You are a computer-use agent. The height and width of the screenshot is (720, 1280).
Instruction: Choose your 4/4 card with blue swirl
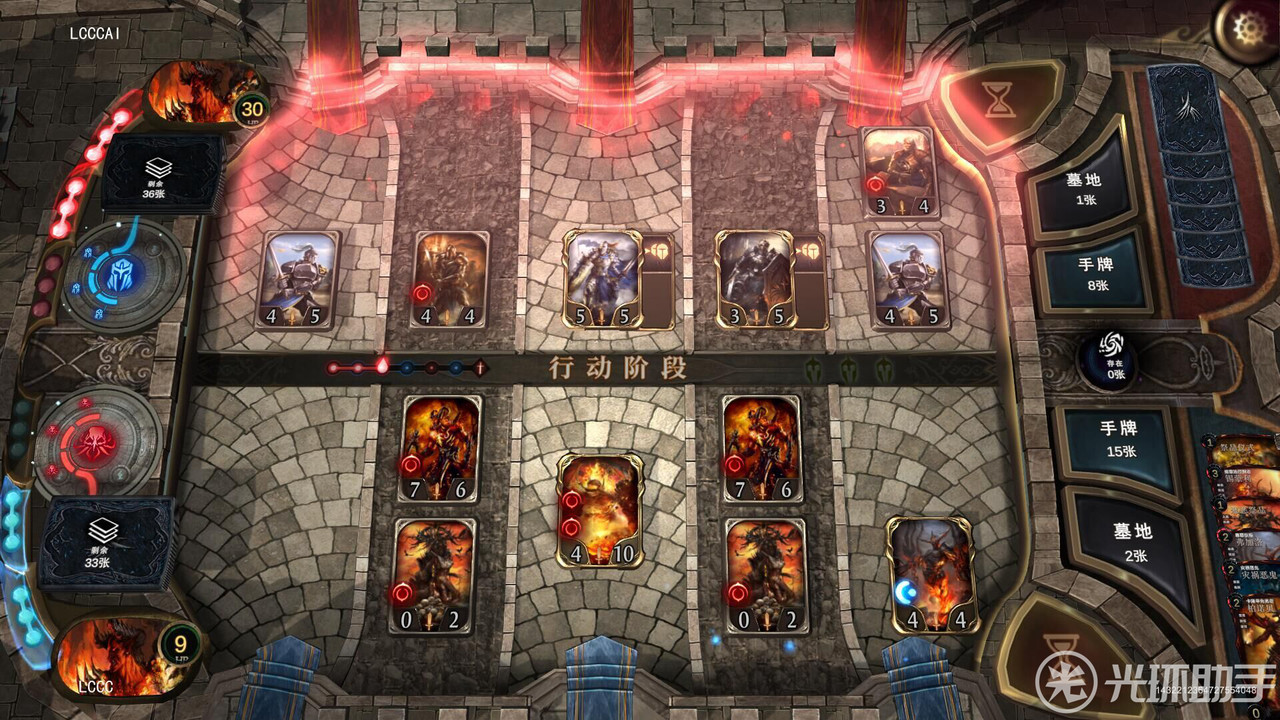931,574
